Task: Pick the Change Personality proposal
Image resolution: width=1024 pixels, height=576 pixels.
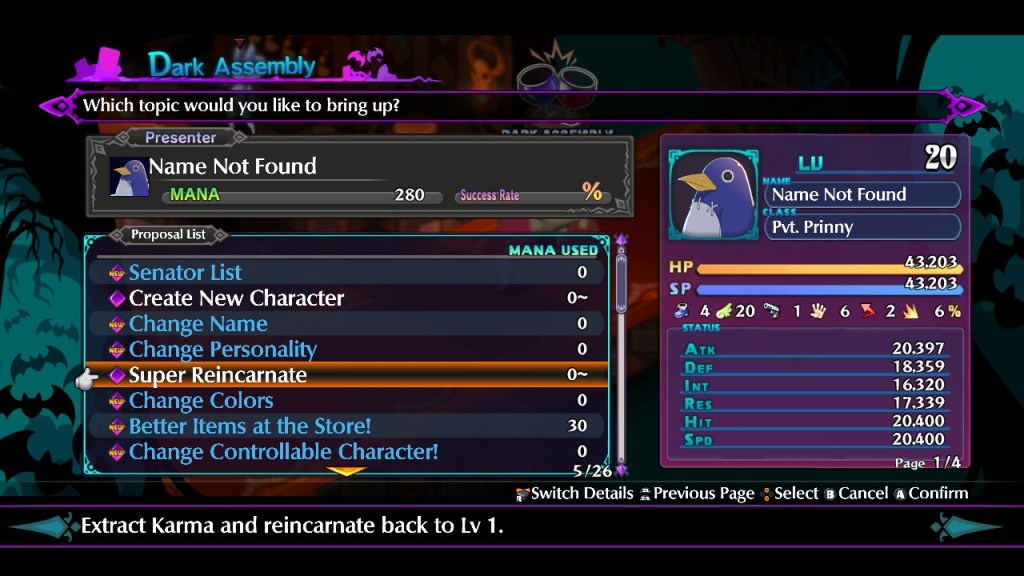Action: click(222, 349)
